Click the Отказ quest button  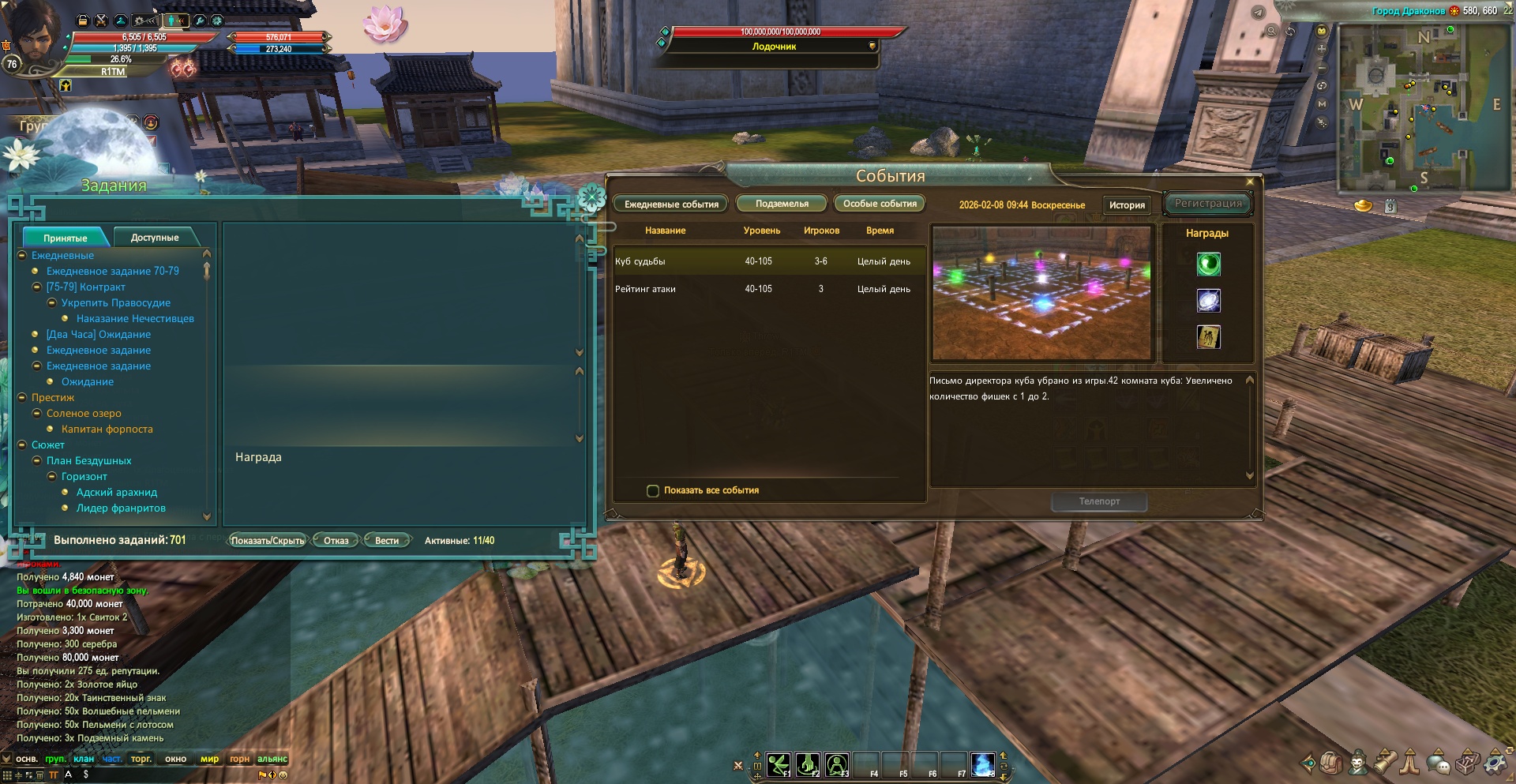336,541
